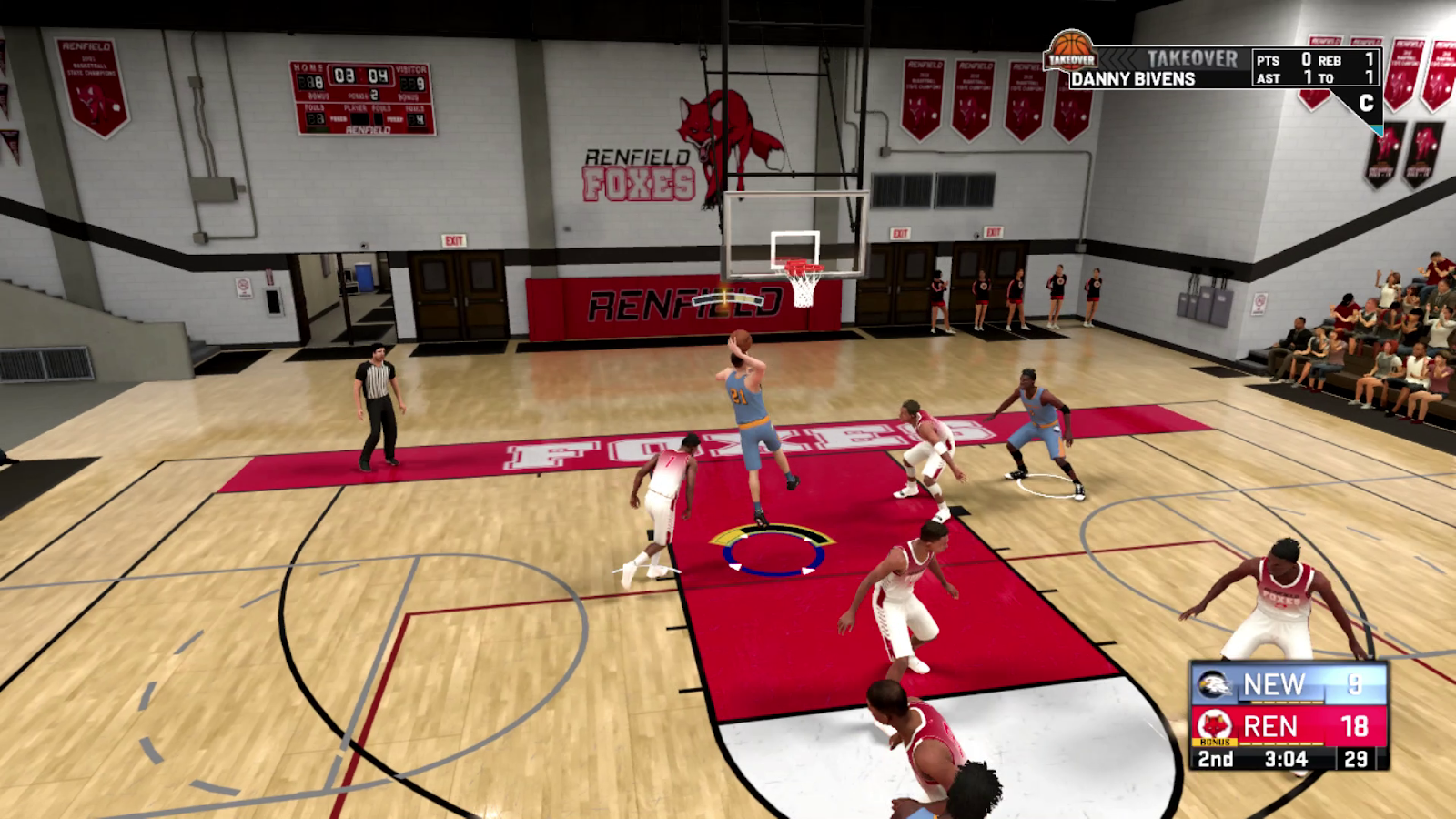
Task: Click the Takeover basketball badge icon
Action: pos(1070,55)
